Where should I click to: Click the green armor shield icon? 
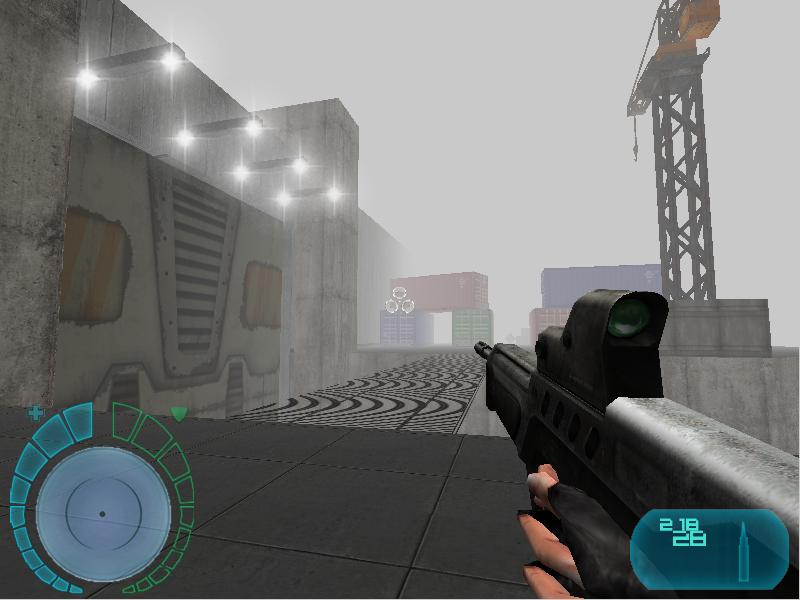(178, 413)
